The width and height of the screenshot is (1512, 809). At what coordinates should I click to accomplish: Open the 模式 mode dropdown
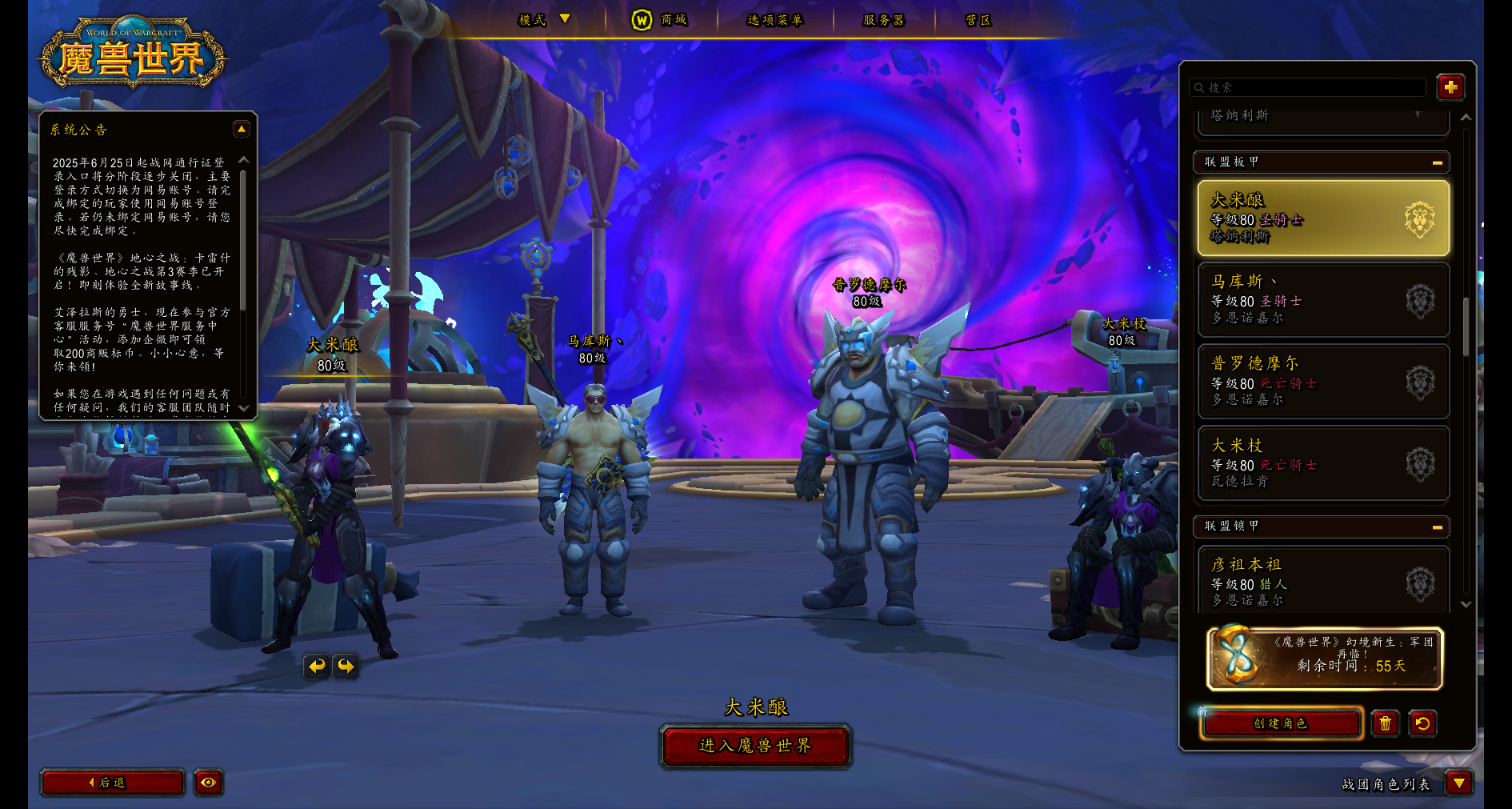pos(544,19)
